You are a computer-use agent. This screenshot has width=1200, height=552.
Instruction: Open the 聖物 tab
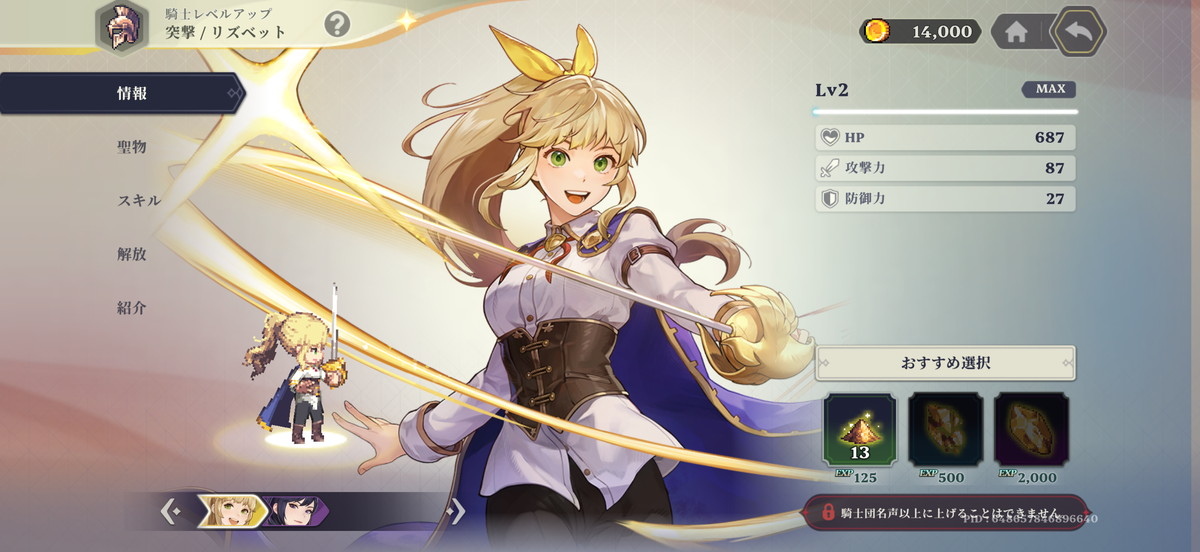click(132, 147)
